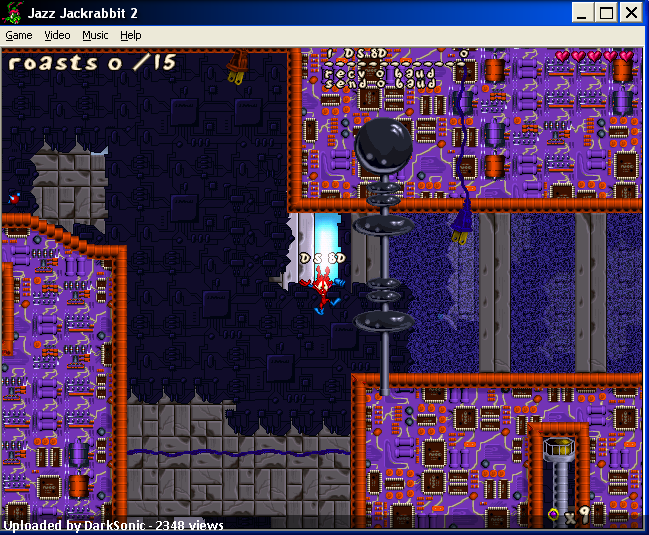This screenshot has width=649, height=535.
Task: Open the Game menu
Action: click(19, 35)
